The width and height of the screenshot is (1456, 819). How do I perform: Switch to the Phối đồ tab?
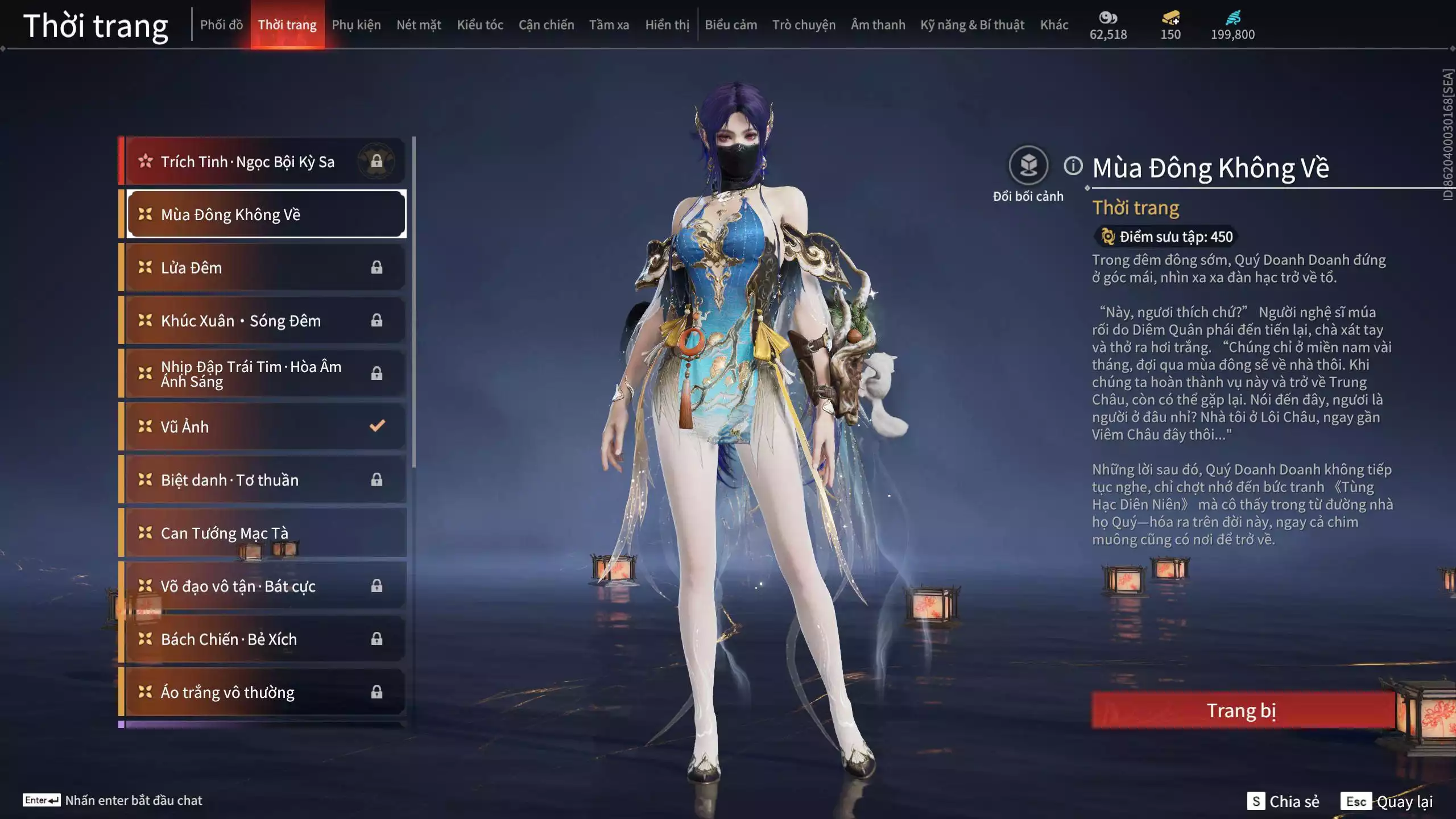coord(221,25)
